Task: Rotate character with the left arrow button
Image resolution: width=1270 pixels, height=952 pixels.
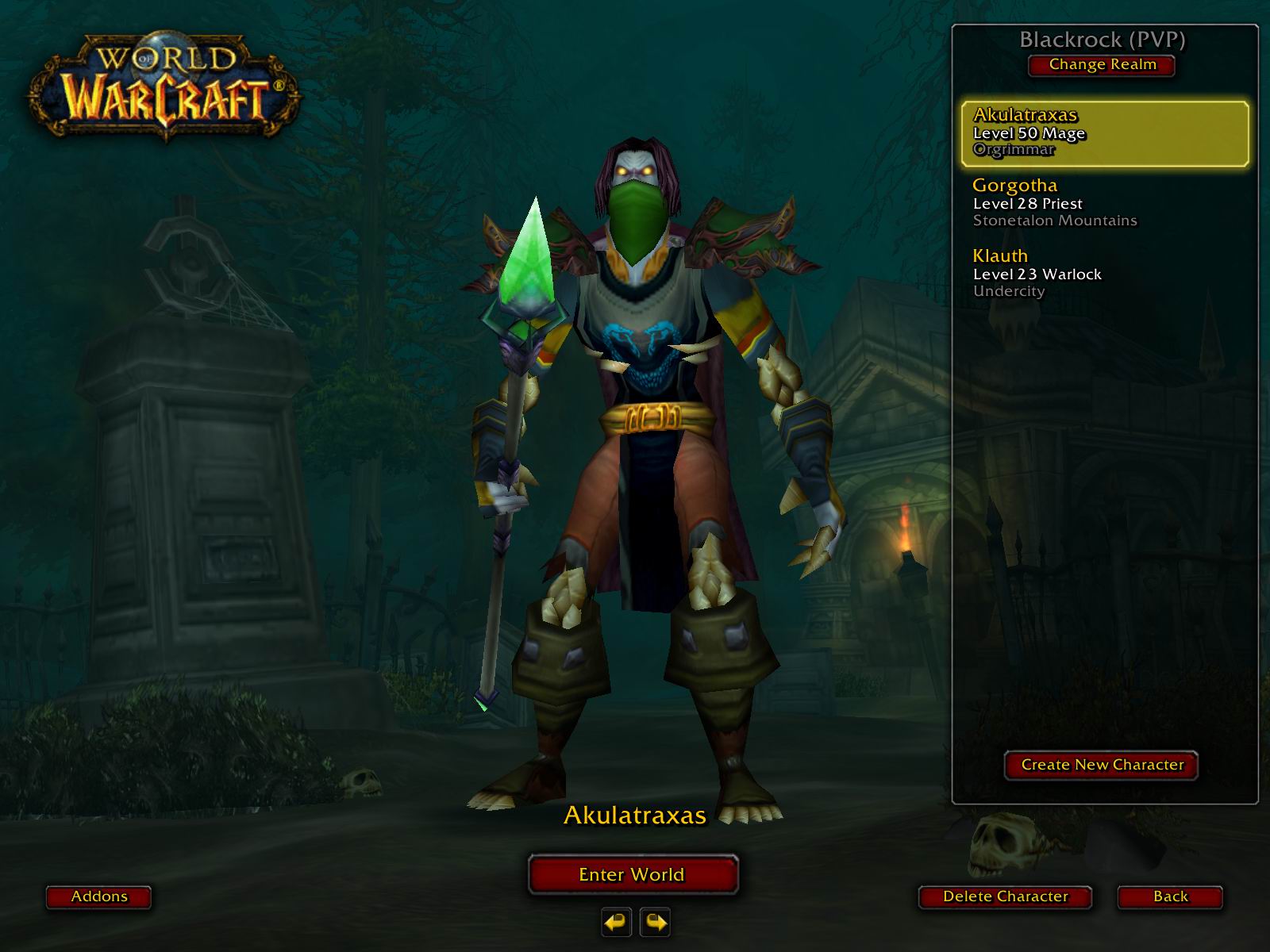Action: point(617,922)
